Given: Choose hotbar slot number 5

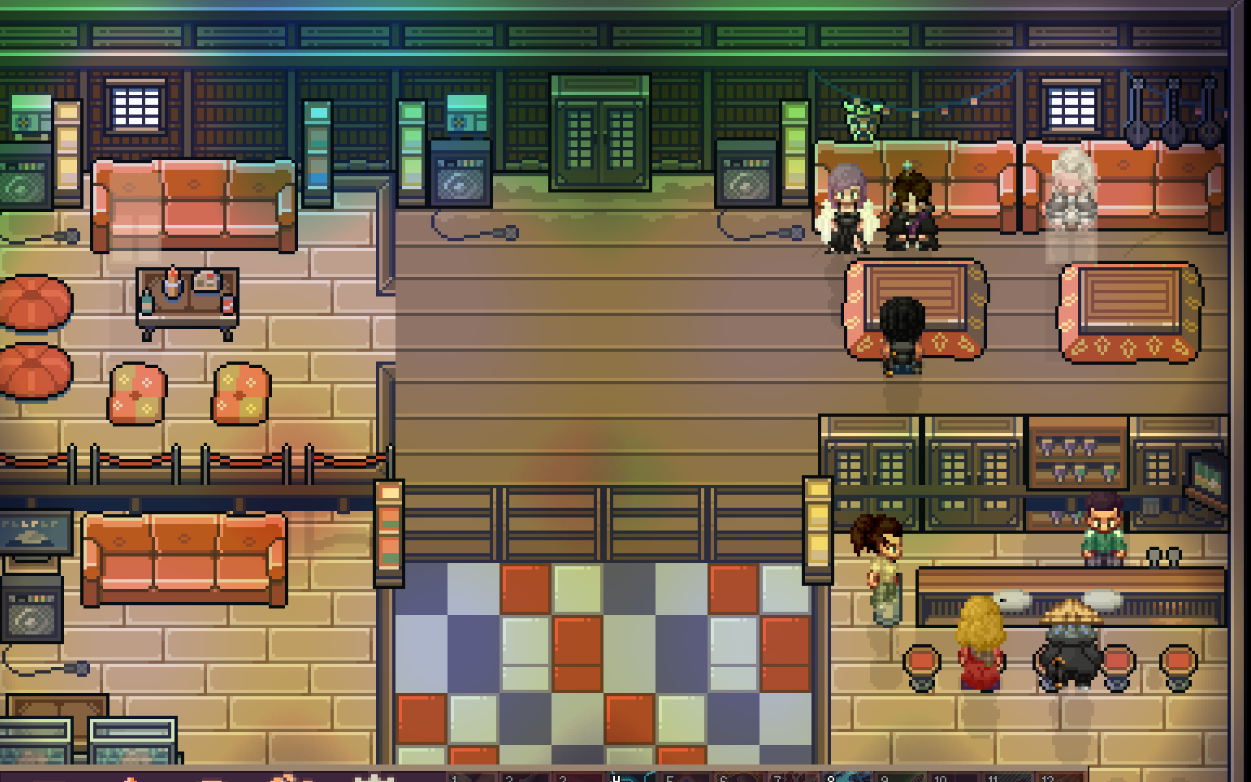Looking at the screenshot, I should coord(686,776).
